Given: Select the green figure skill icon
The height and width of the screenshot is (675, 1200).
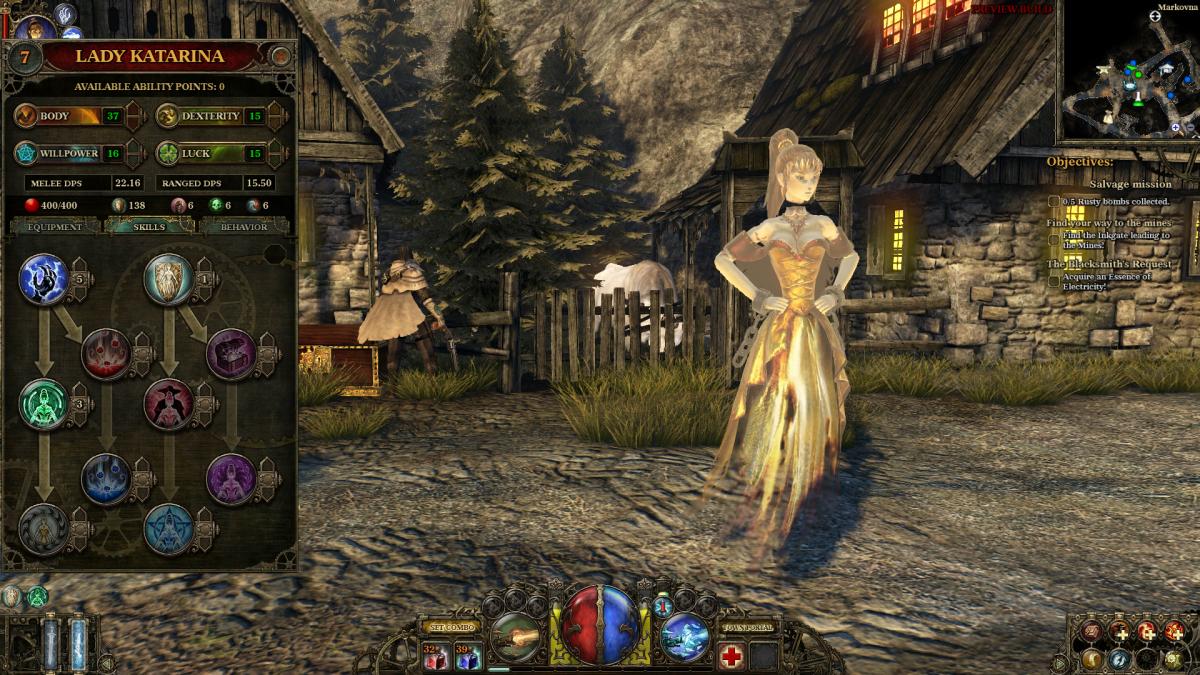Looking at the screenshot, I should (43, 404).
